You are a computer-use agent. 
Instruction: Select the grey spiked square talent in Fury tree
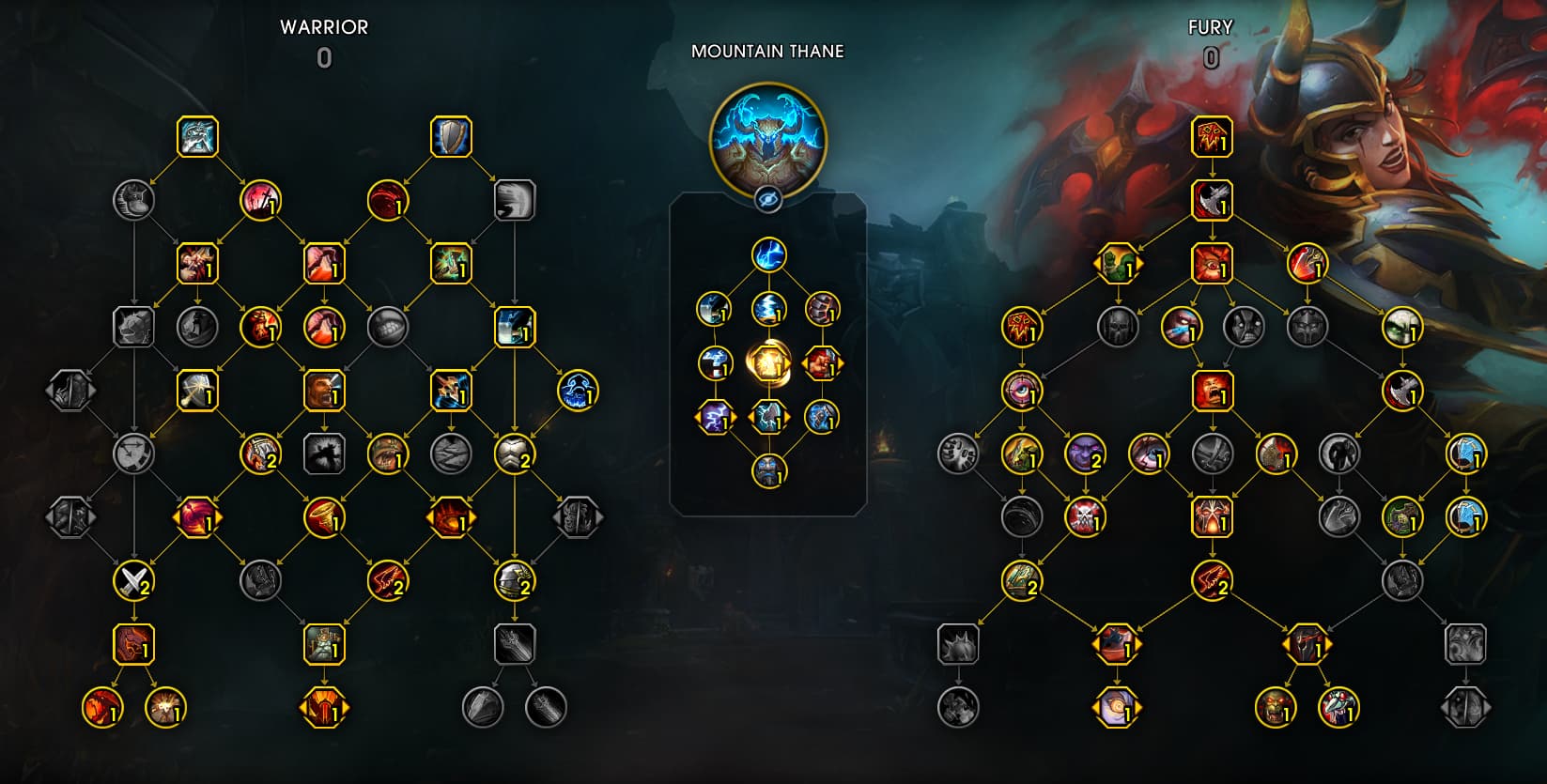[958, 644]
